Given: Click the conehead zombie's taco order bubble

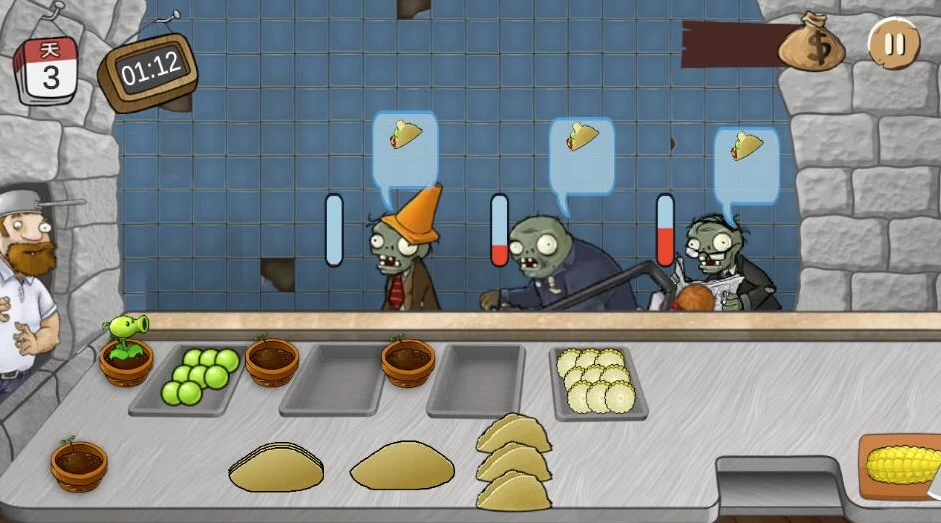Looking at the screenshot, I should [x=405, y=143].
